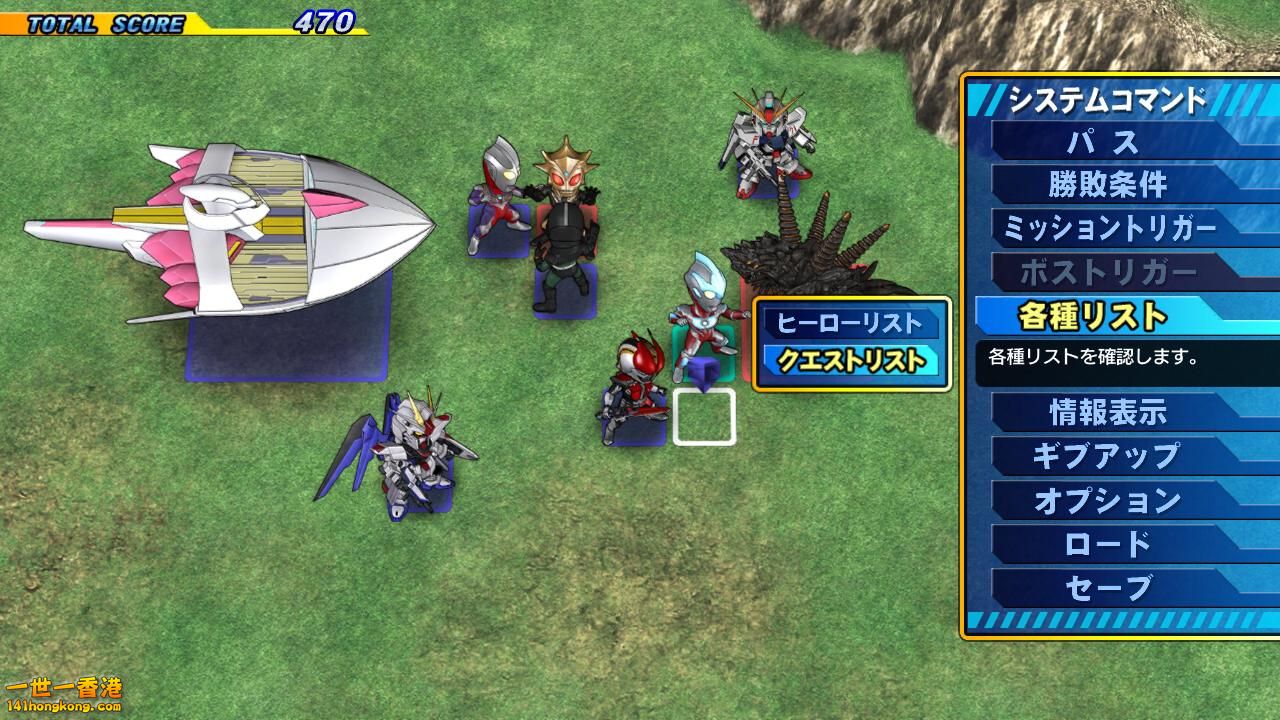Open 情報表示 information display
Viewport: 1280px width, 720px height.
pyautogui.click(x=1107, y=411)
